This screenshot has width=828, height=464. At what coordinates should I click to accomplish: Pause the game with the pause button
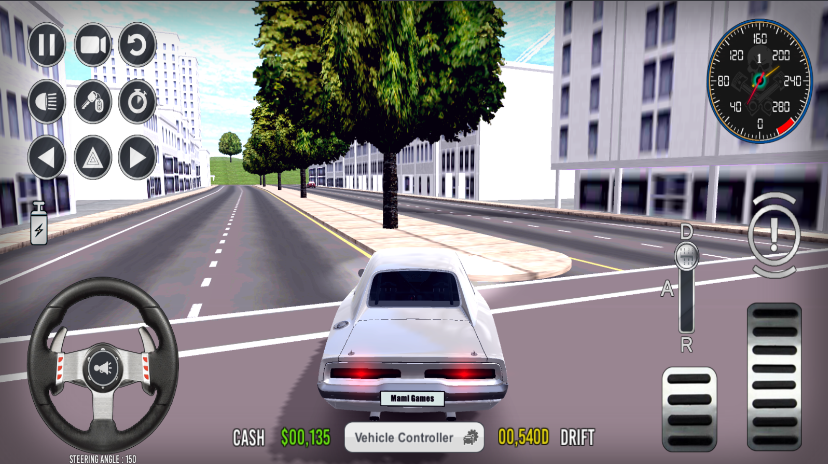[47, 44]
